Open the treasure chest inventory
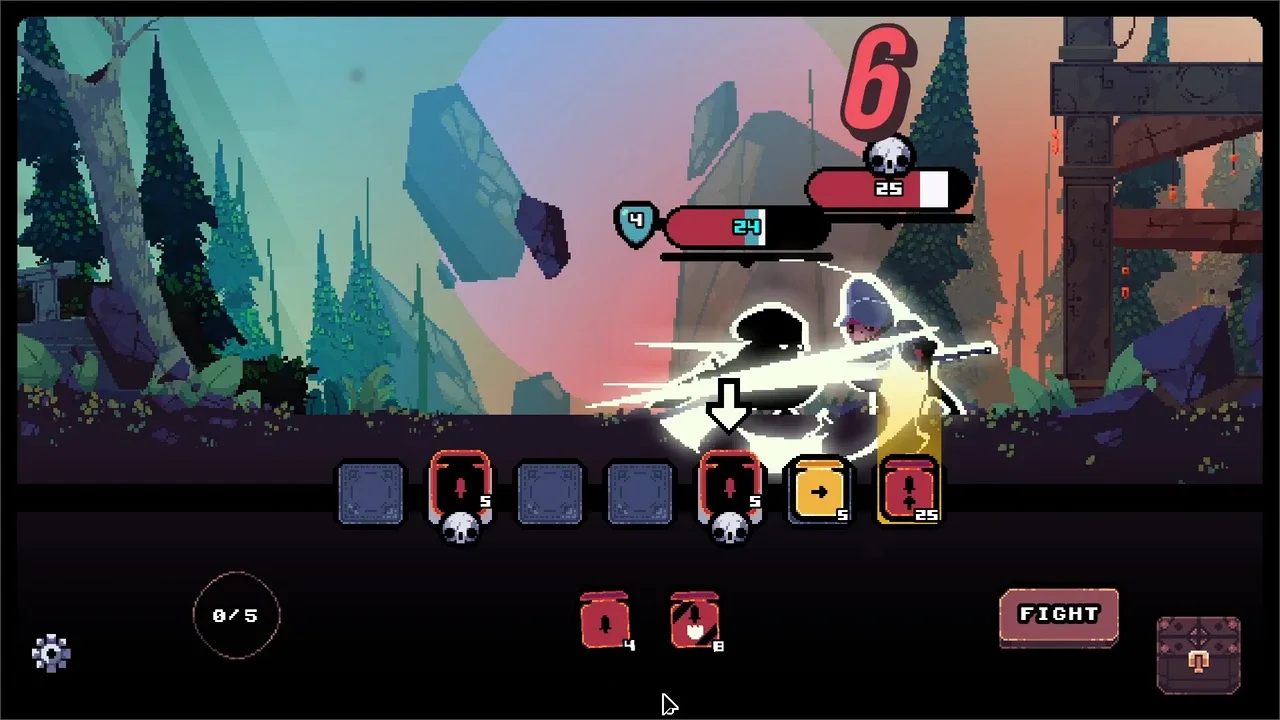The image size is (1280, 720). coord(1198,656)
